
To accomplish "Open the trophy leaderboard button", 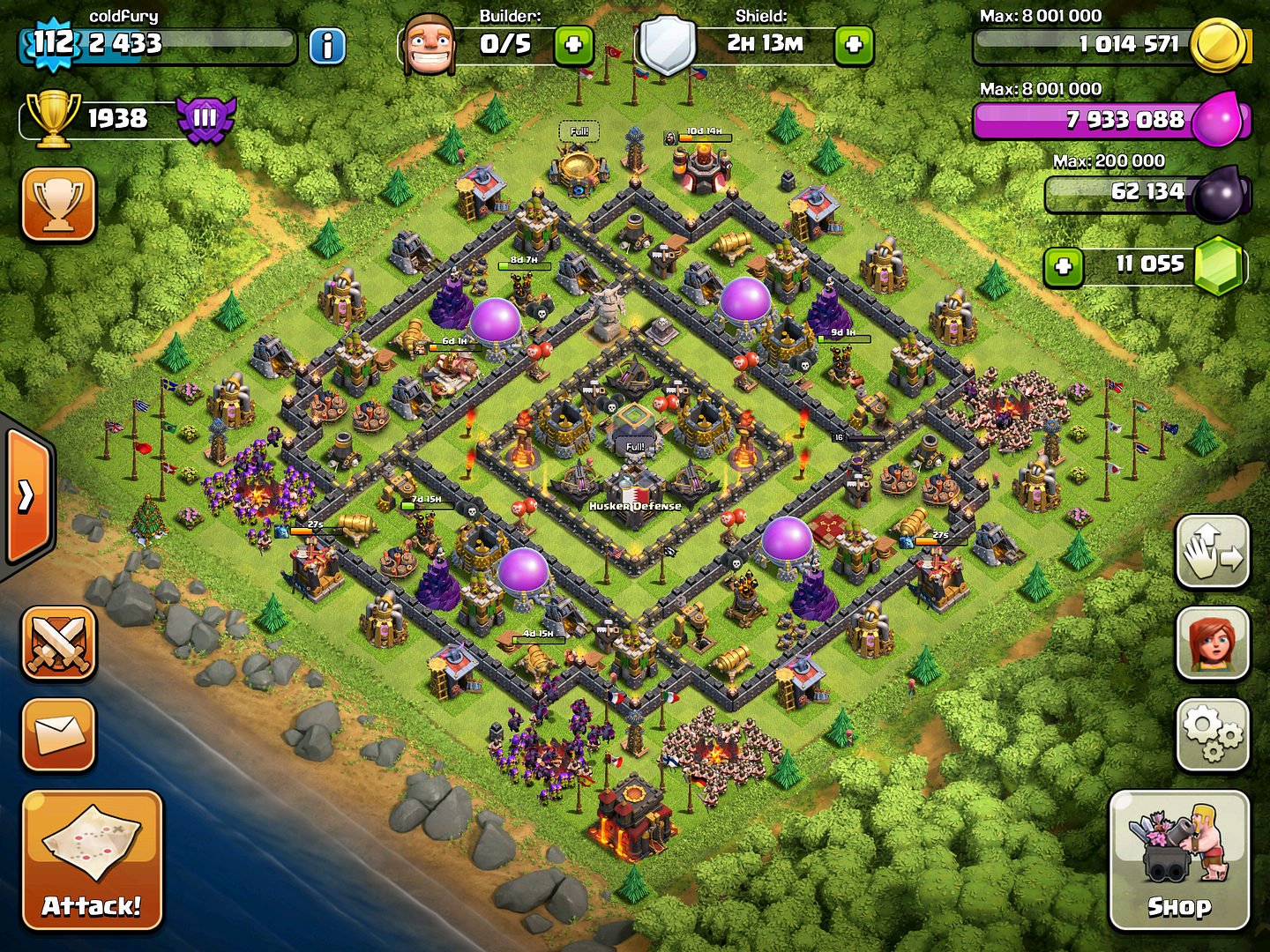I will click(x=59, y=204).
